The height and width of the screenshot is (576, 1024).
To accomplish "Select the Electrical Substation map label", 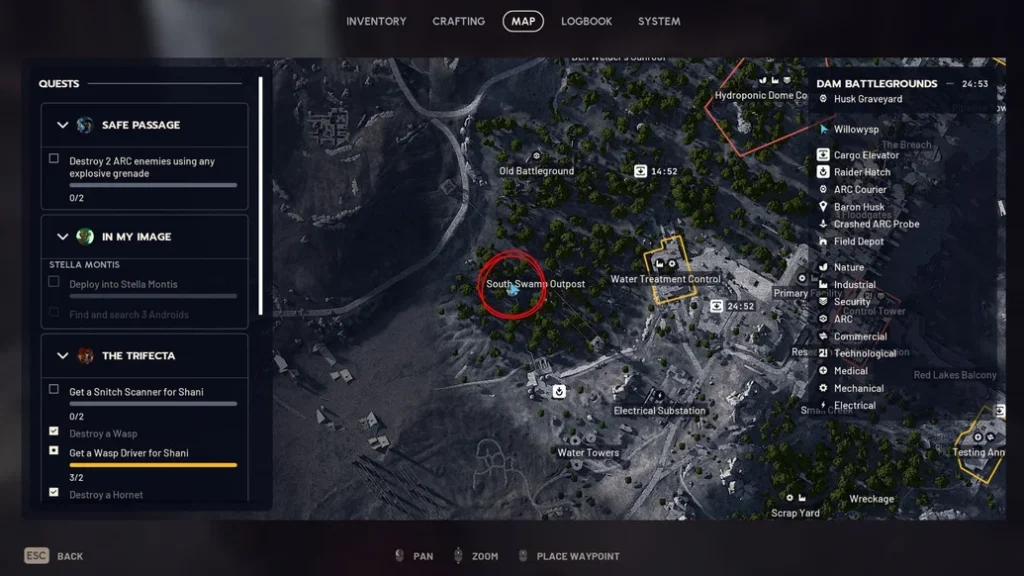I will [659, 410].
